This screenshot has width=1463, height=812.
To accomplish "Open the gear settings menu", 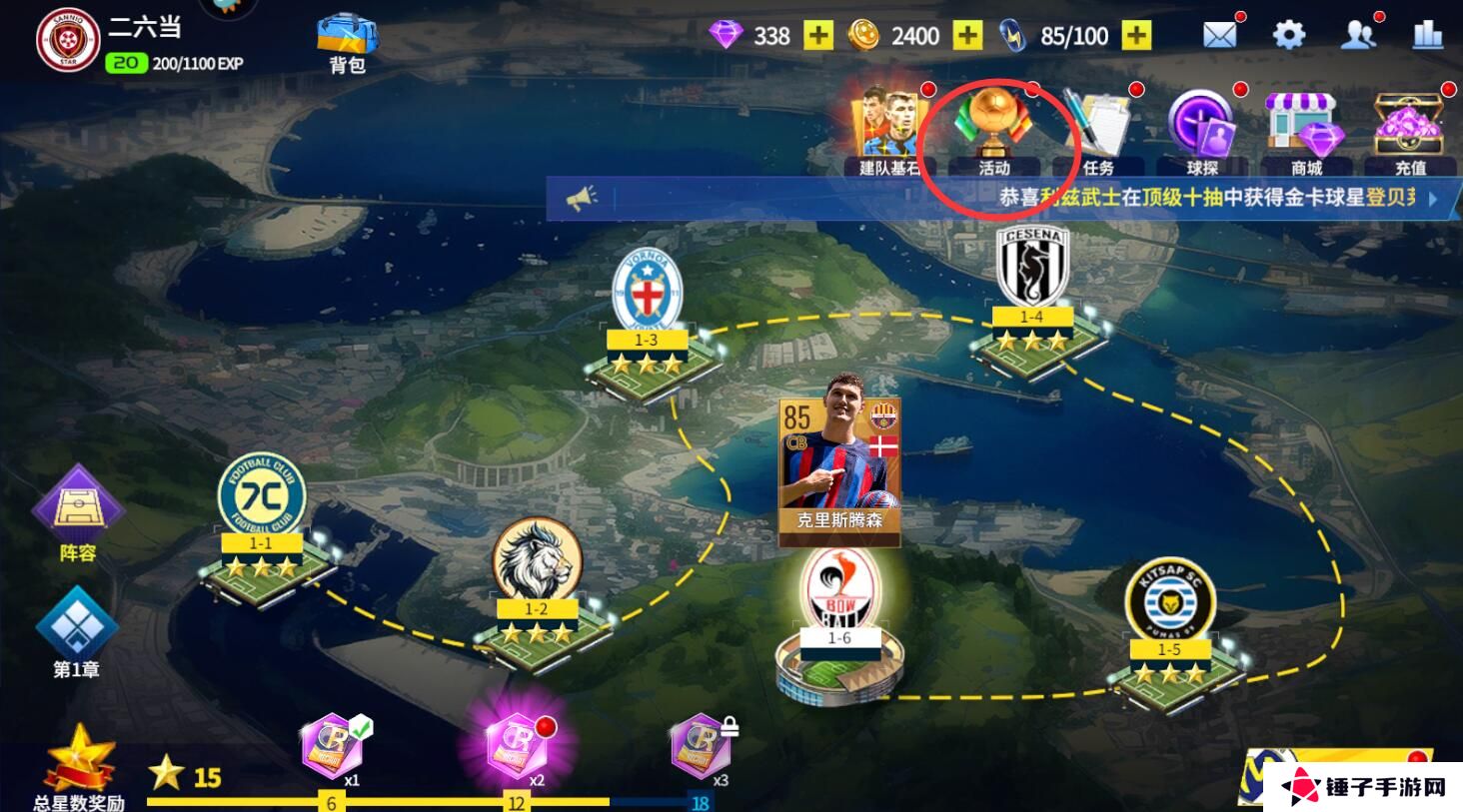I will coord(1289,36).
